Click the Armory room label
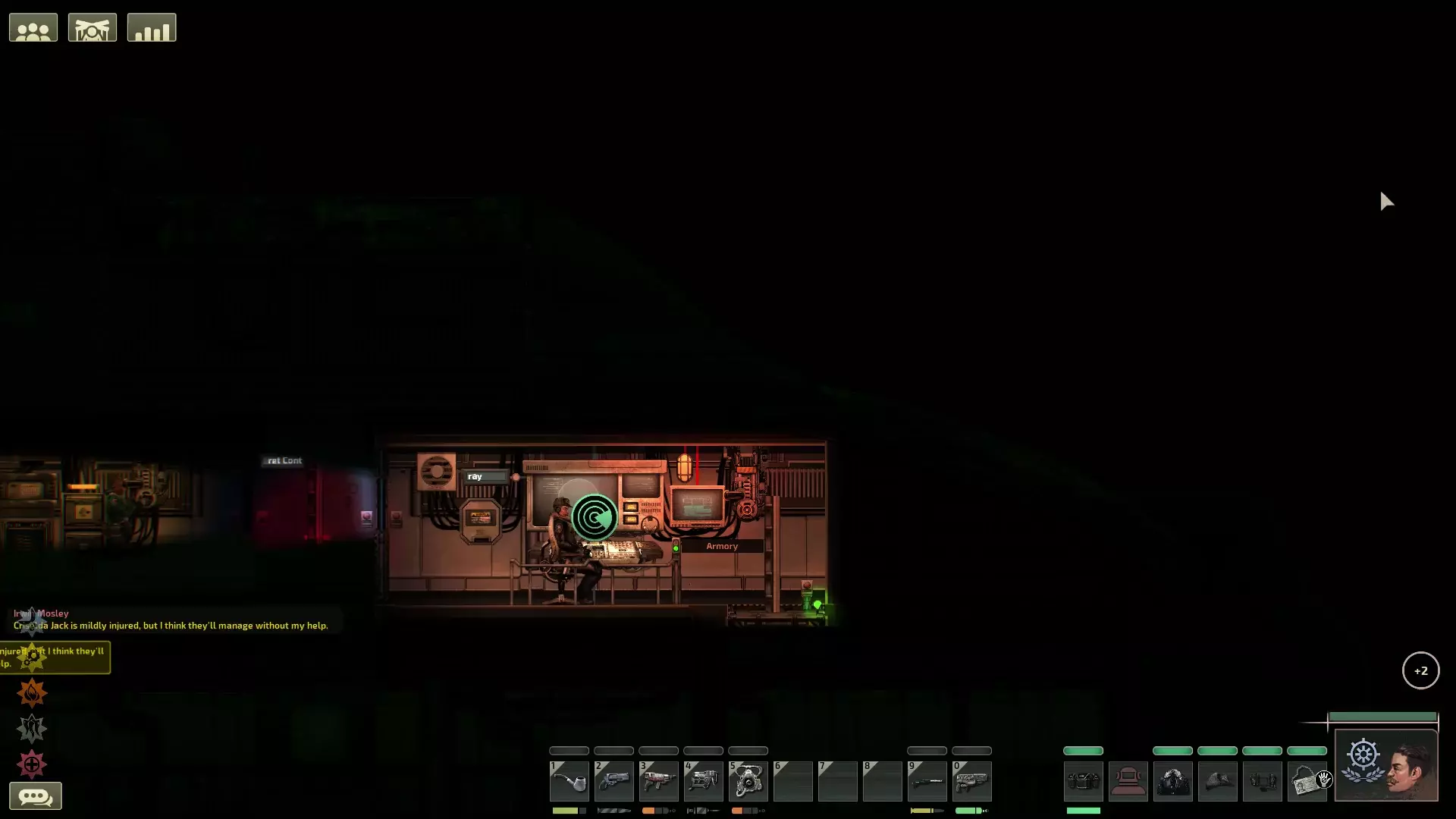This screenshot has width=1456, height=819. pyautogui.click(x=722, y=545)
